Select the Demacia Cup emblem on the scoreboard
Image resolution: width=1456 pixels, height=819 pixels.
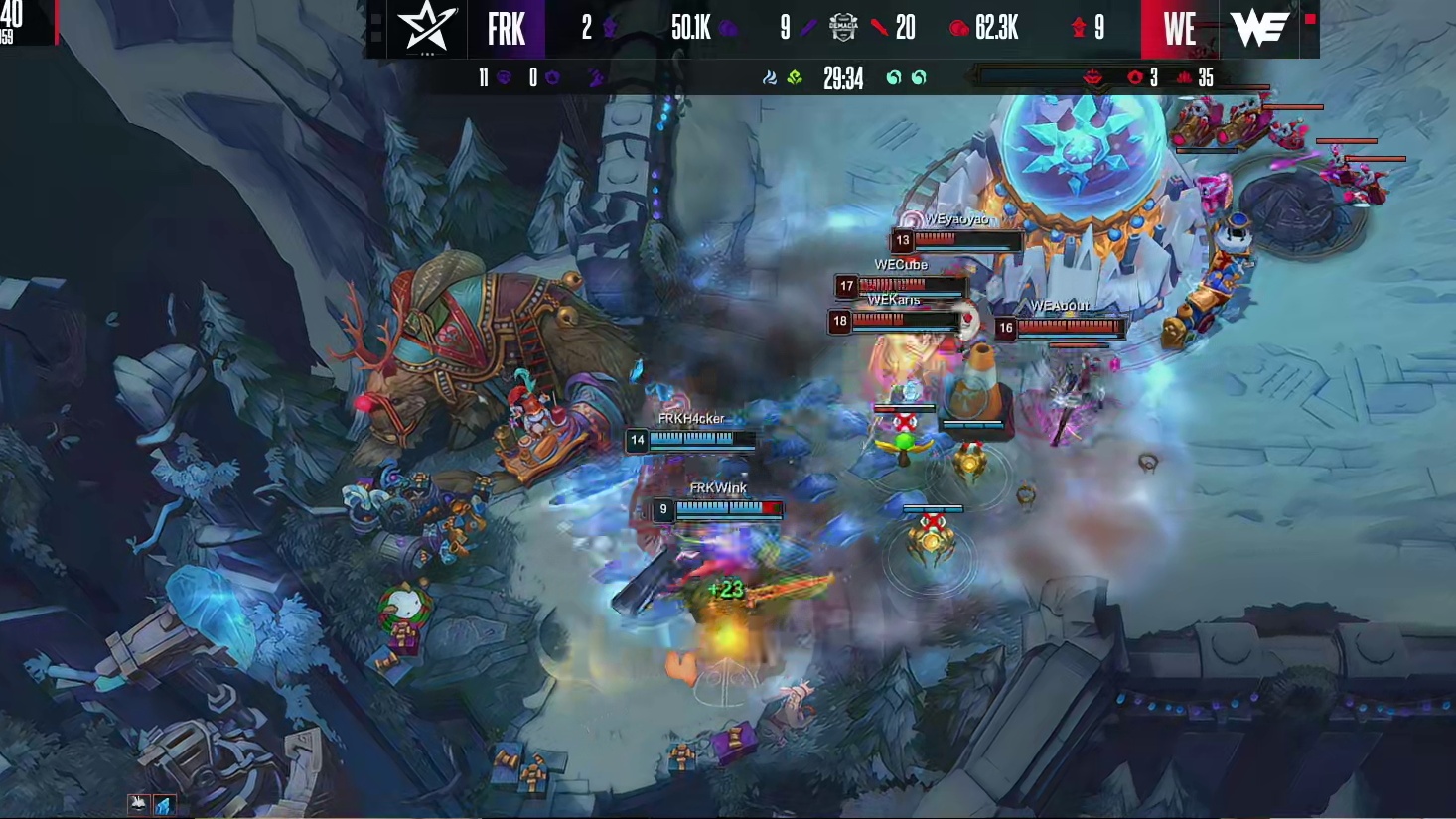coord(843,28)
